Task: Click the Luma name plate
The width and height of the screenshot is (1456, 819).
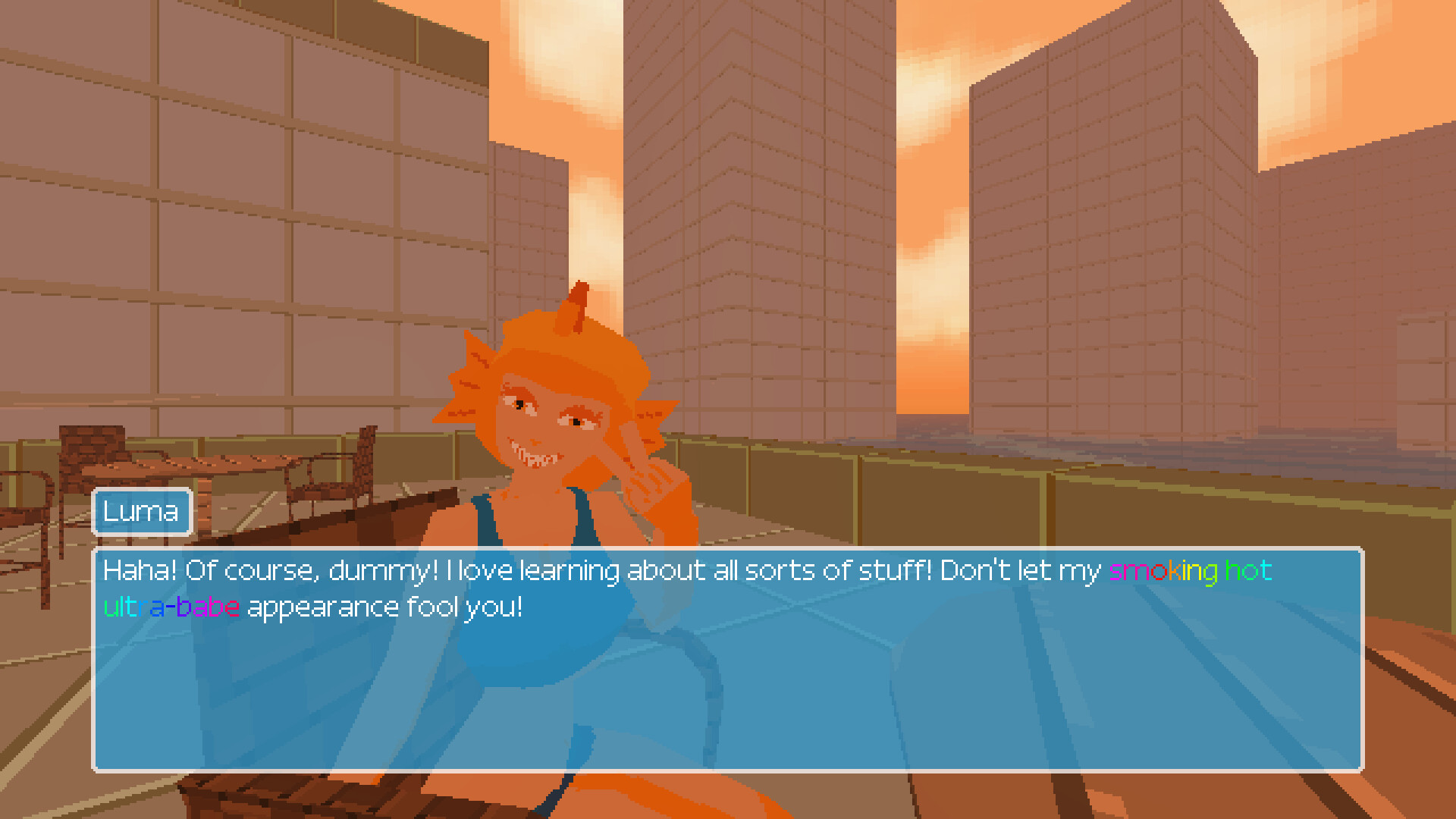Action: coord(141,512)
